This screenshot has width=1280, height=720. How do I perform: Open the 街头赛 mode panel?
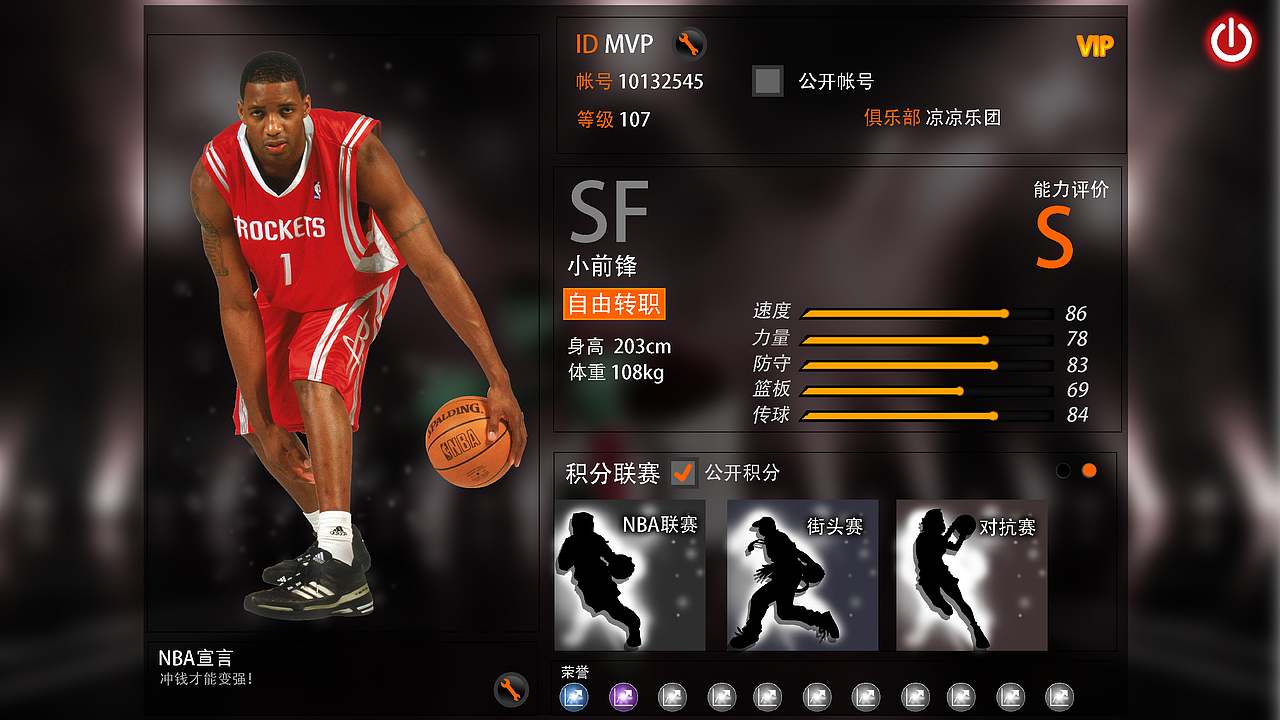pyautogui.click(x=800, y=576)
